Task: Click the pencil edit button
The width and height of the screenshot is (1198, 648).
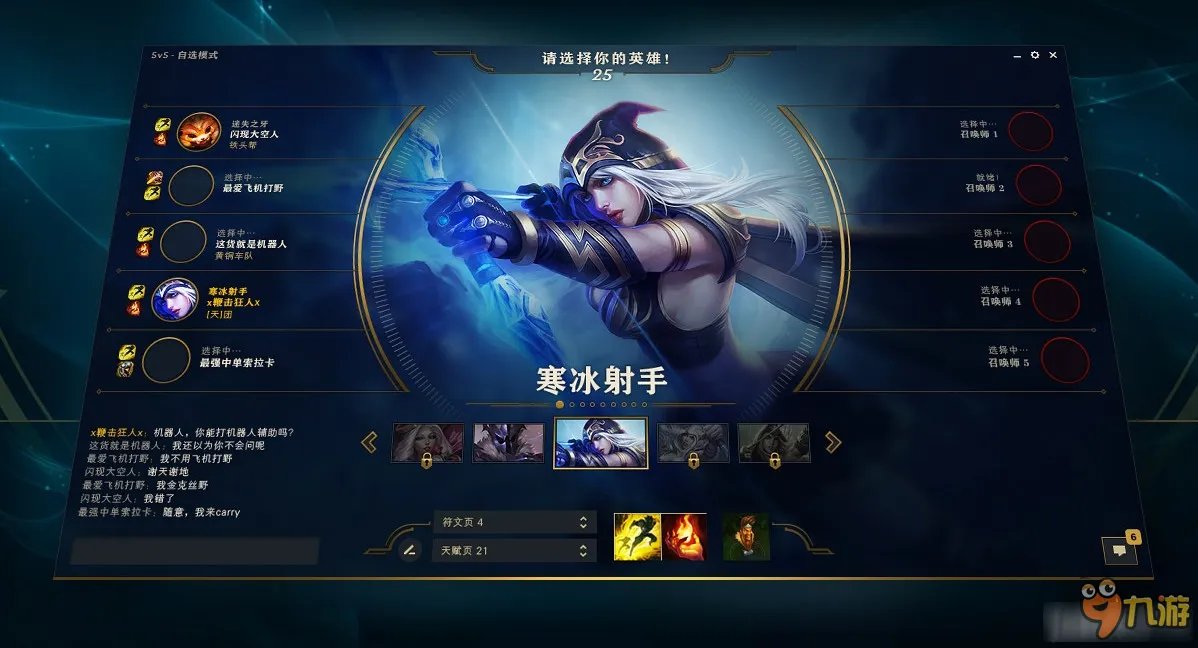Action: click(409, 550)
